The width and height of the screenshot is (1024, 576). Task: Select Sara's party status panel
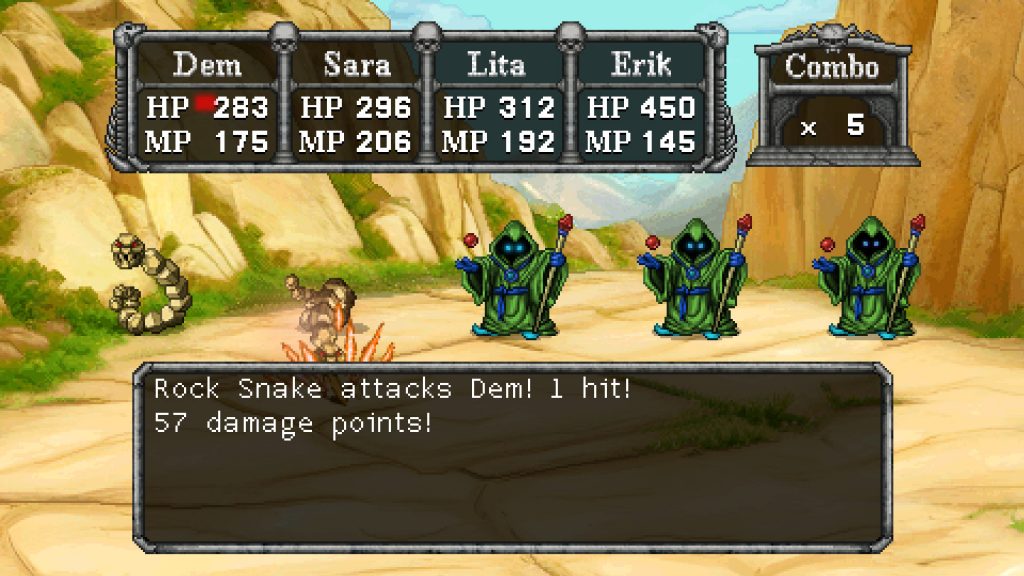356,105
